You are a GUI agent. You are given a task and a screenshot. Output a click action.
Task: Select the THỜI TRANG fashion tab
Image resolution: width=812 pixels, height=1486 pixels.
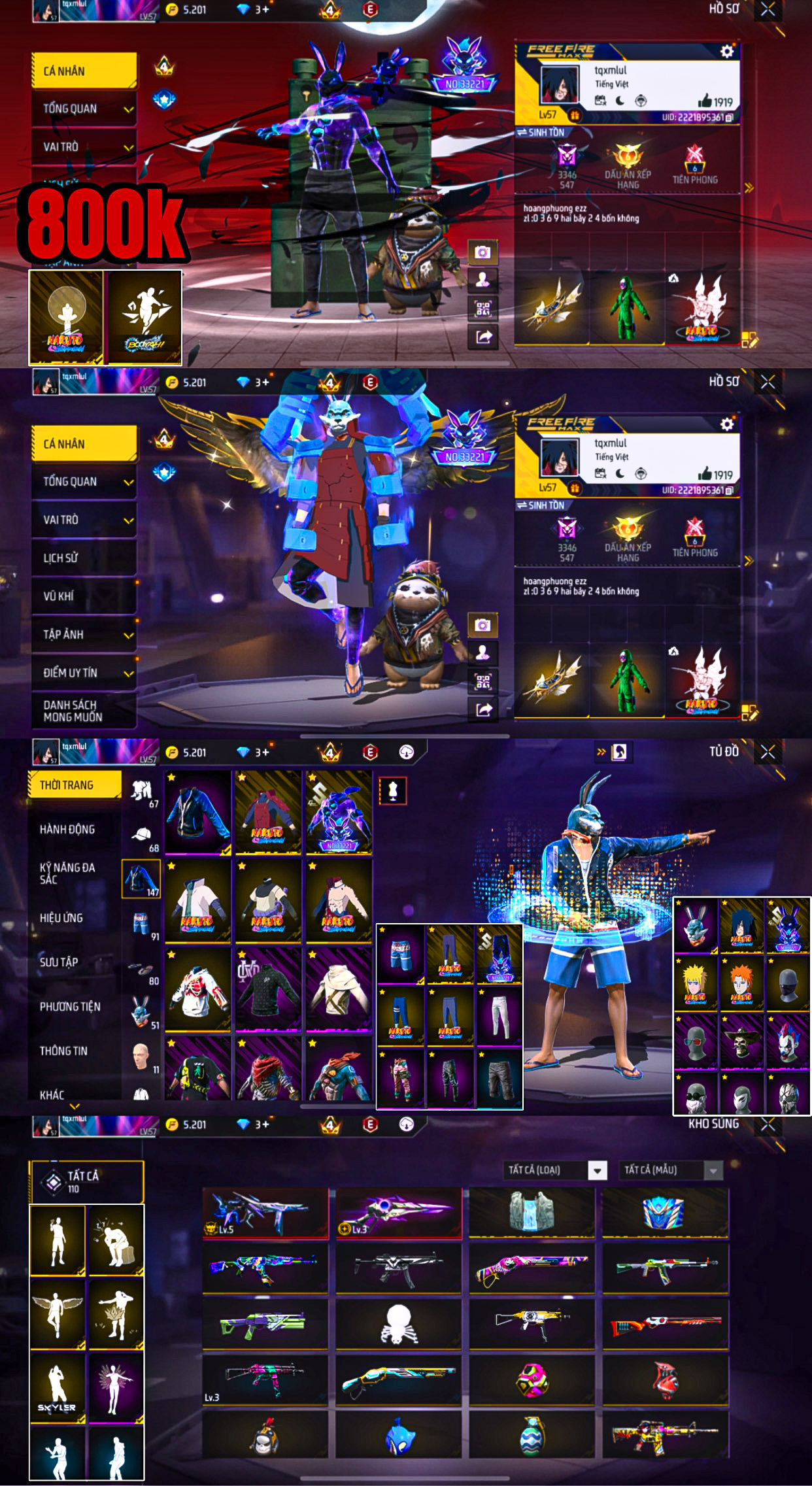pos(75,785)
